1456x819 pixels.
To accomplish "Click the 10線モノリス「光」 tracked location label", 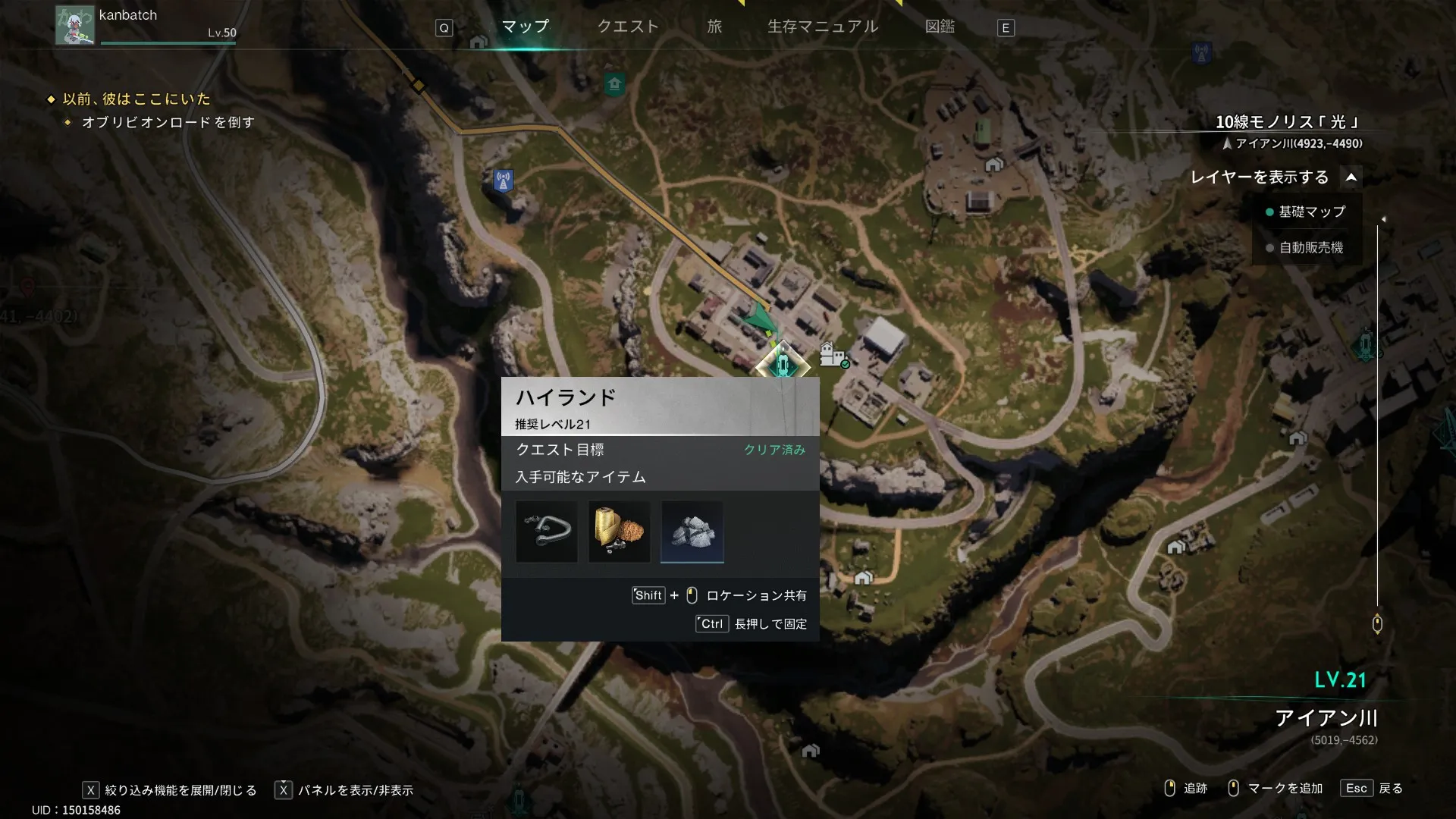I will (1286, 122).
